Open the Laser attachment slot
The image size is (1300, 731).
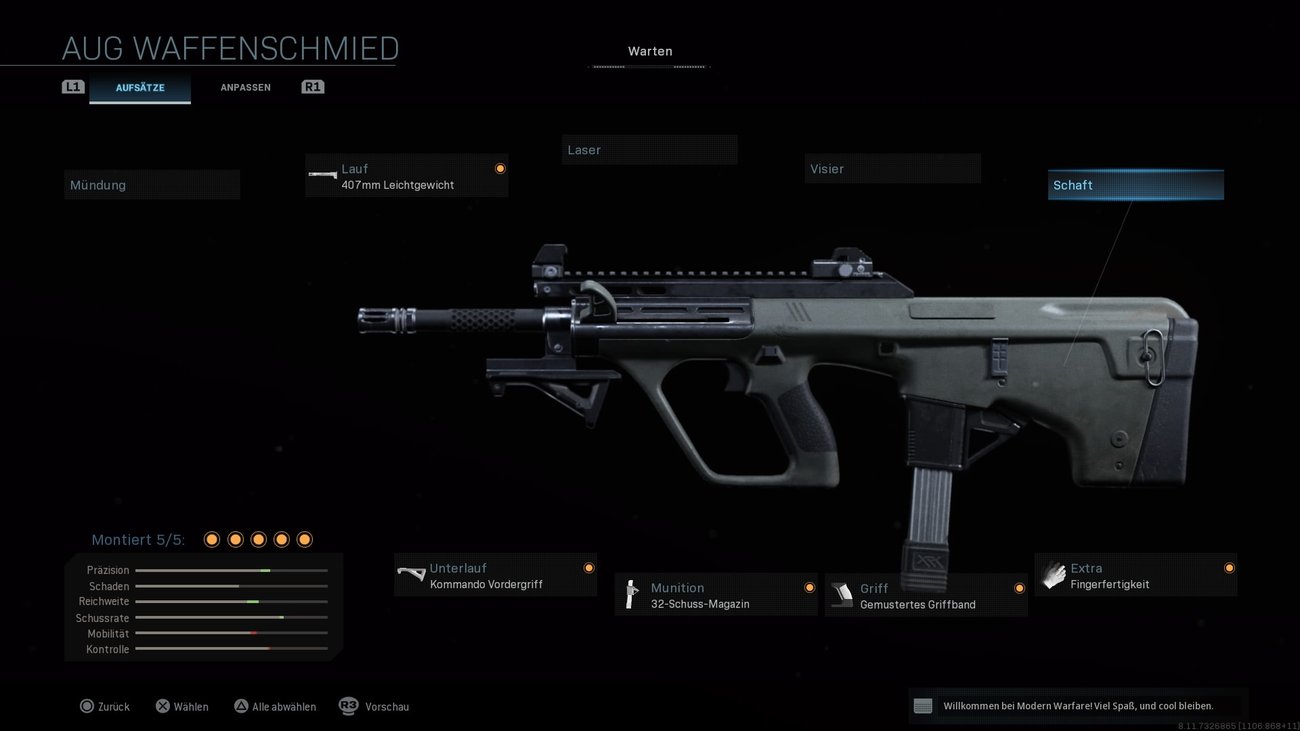click(x=650, y=149)
